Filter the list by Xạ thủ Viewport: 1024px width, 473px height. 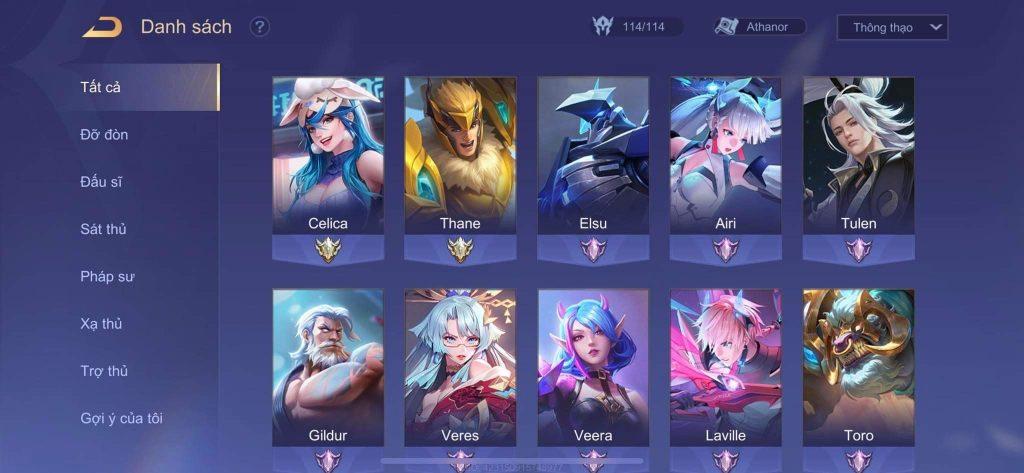click(x=101, y=324)
